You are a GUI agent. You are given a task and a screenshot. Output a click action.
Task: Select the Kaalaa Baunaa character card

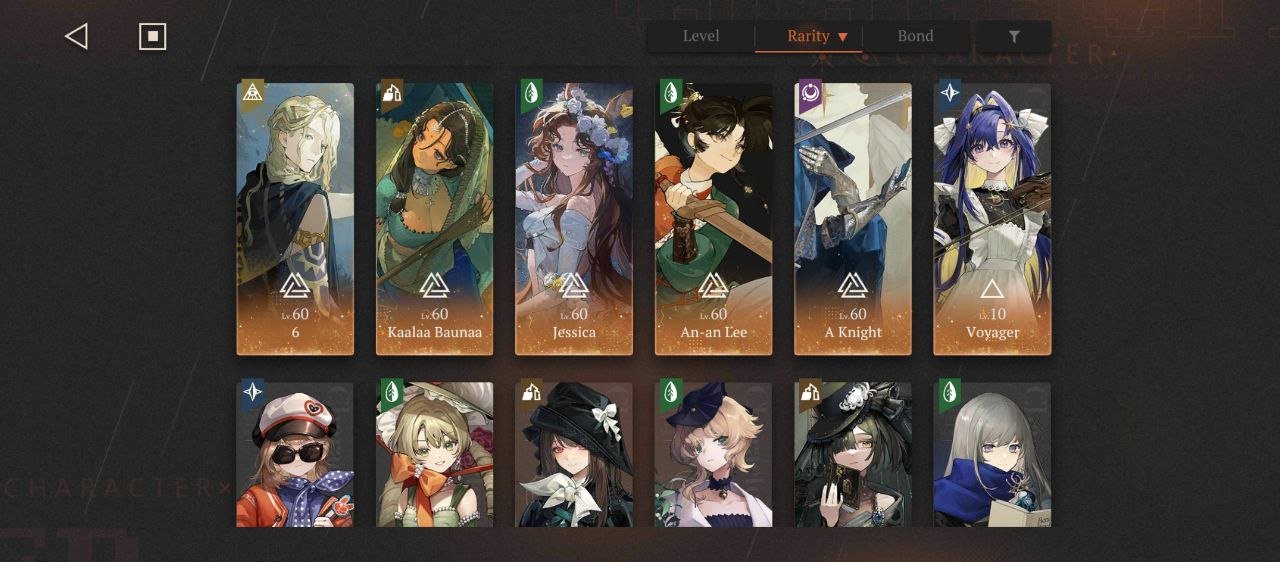tap(434, 219)
